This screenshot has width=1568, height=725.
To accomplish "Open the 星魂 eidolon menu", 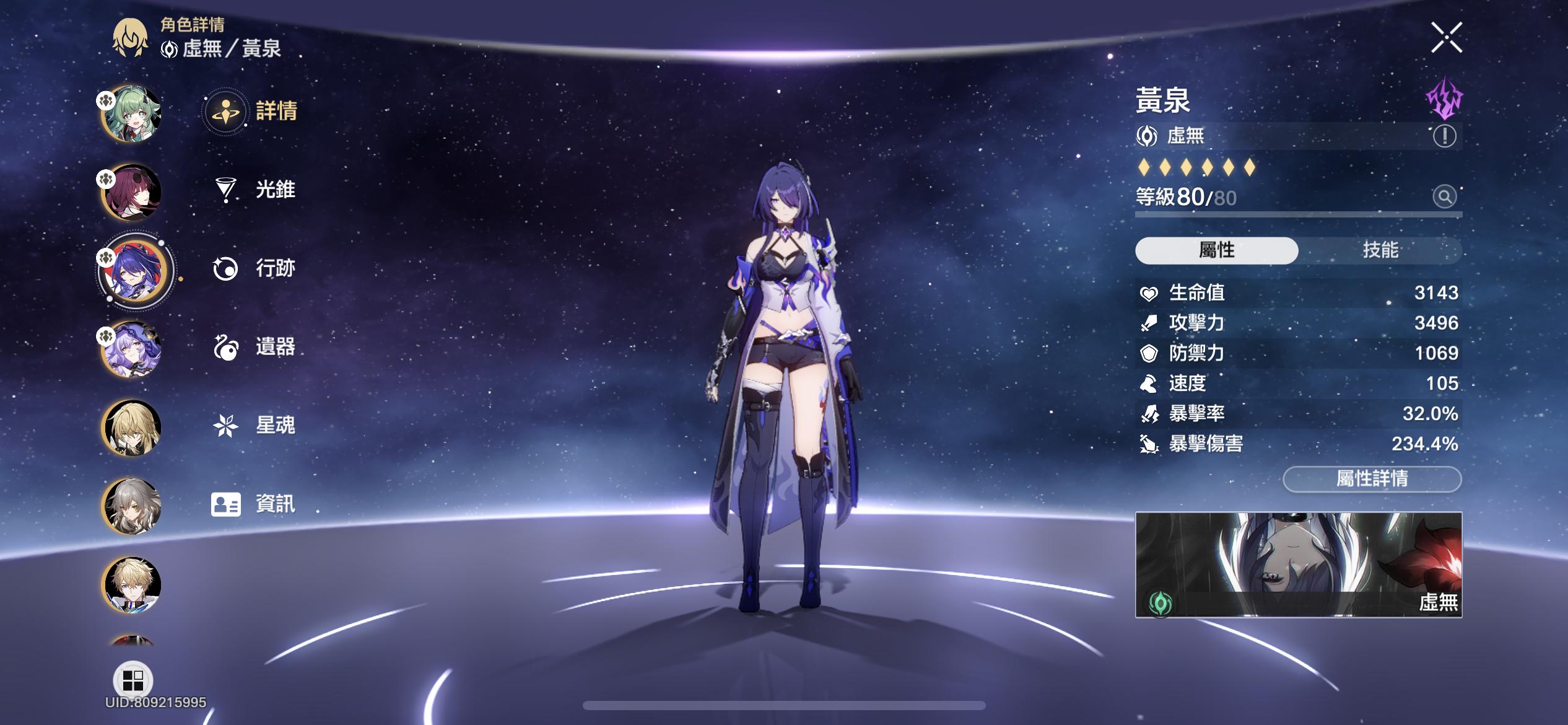I will 255,426.
